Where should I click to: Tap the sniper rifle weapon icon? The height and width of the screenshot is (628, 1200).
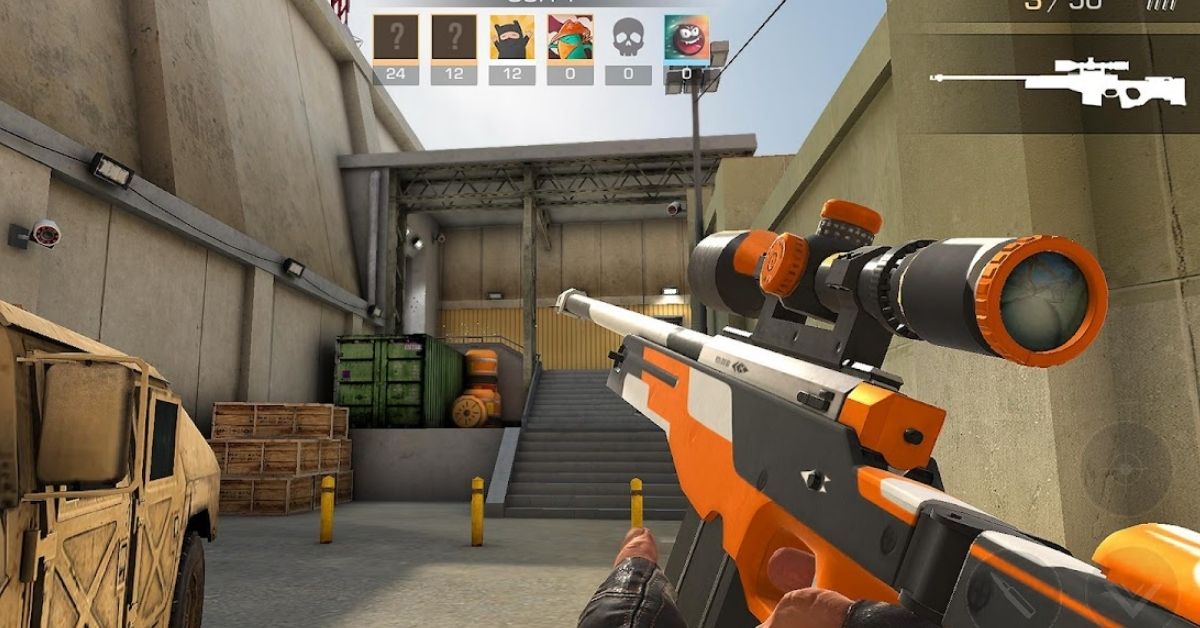tap(1056, 81)
